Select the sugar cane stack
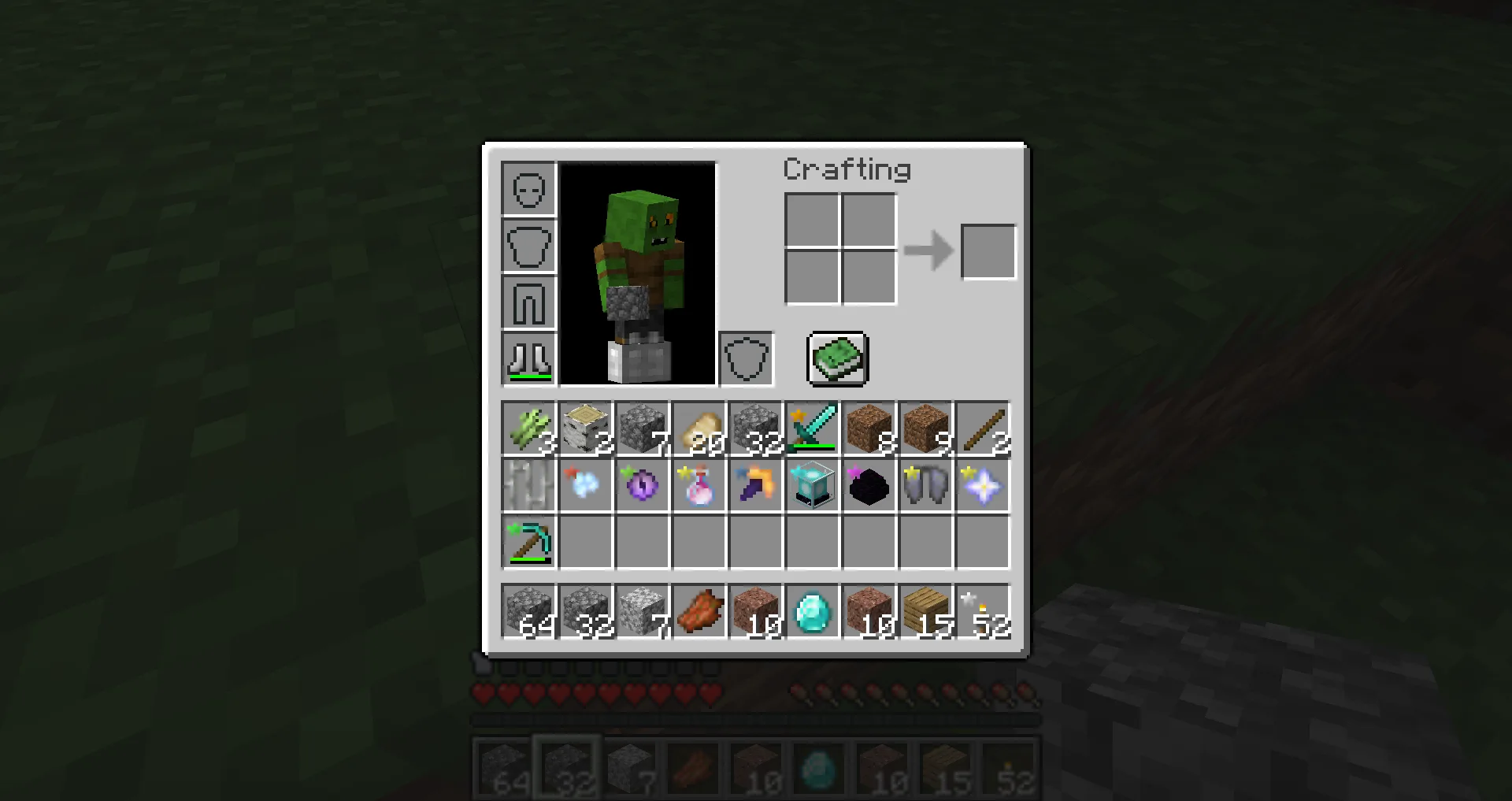1512x801 pixels. click(529, 429)
